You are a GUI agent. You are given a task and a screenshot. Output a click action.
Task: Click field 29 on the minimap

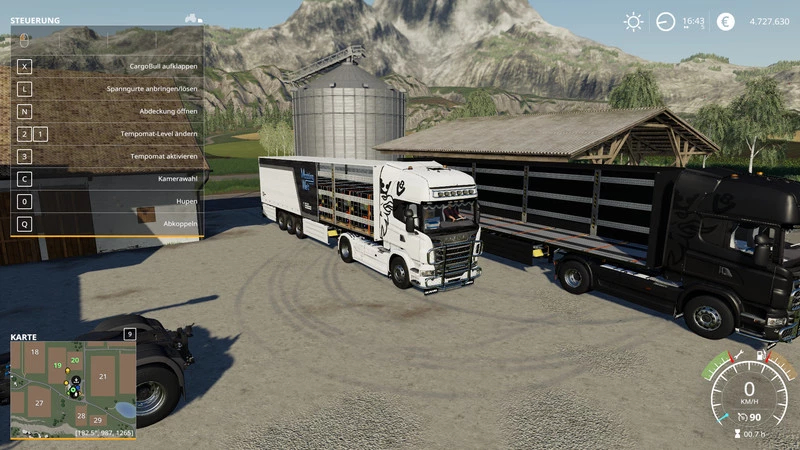pyautogui.click(x=98, y=421)
